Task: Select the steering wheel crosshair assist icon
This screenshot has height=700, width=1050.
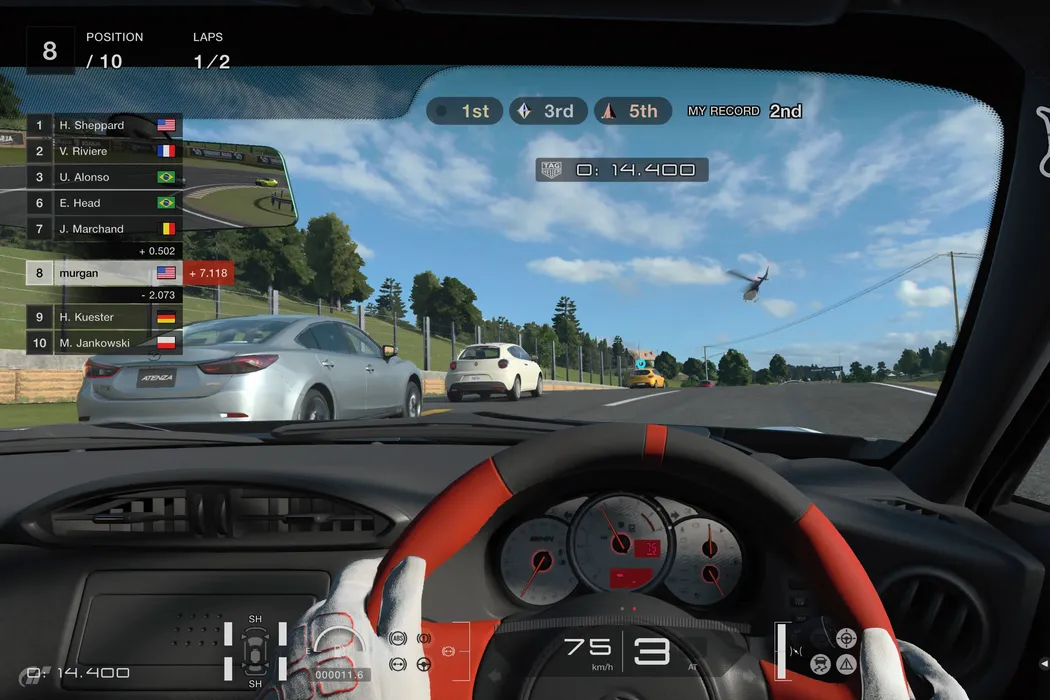Action: pos(846,636)
